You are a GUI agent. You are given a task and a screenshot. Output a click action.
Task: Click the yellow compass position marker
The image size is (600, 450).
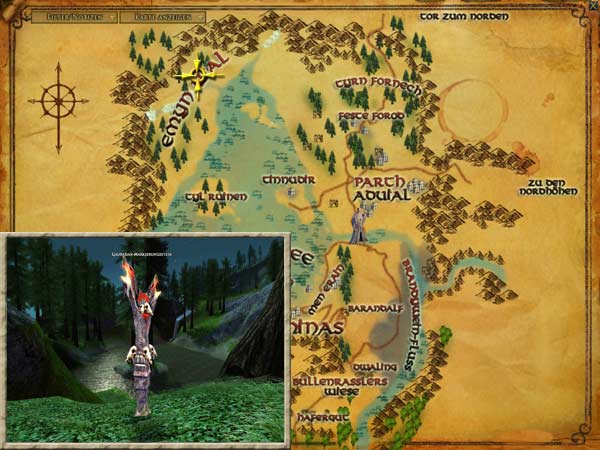pos(197,73)
